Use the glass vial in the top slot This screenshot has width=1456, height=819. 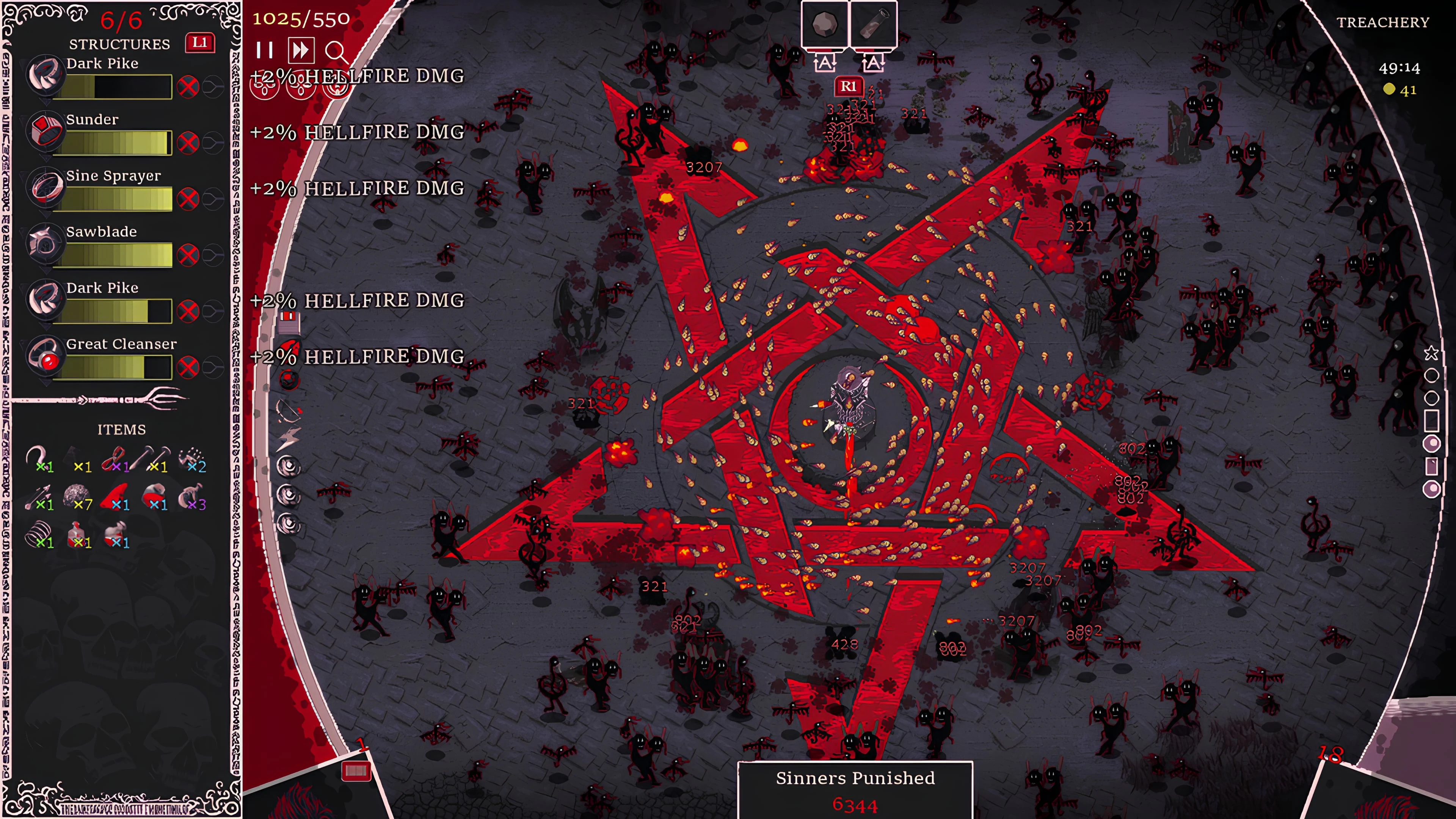873,24
